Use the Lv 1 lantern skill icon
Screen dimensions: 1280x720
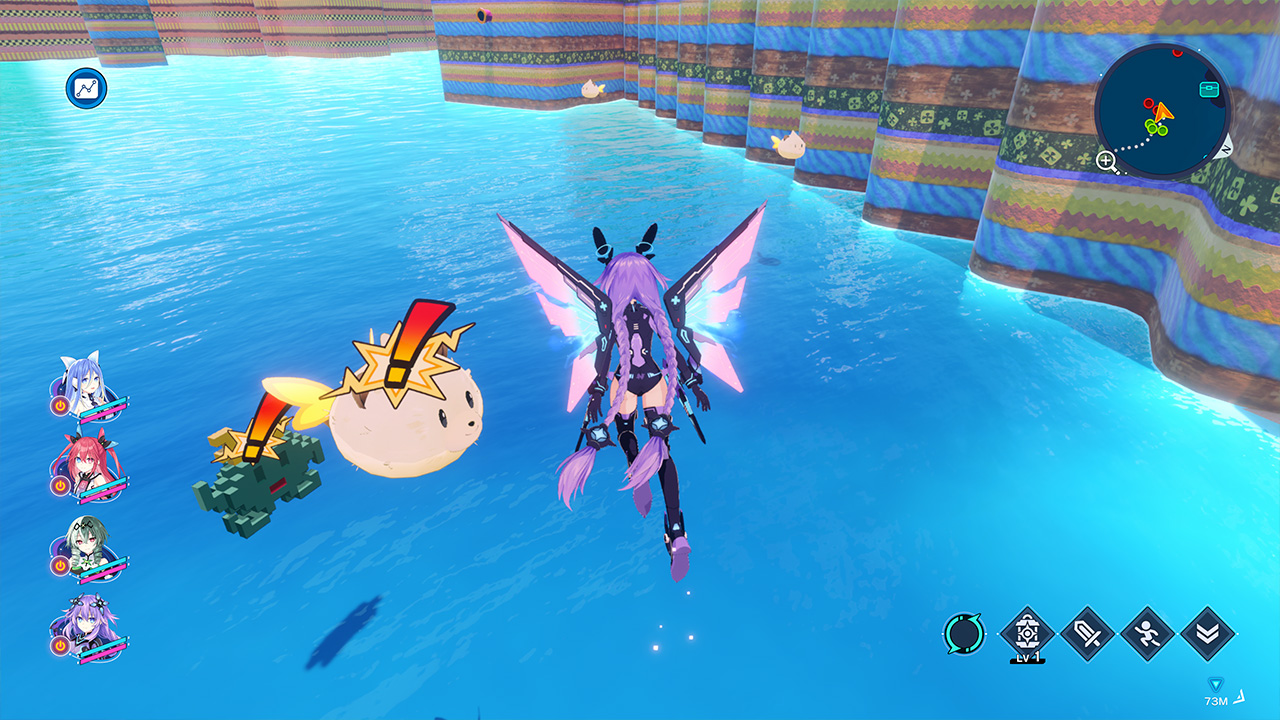(1027, 633)
